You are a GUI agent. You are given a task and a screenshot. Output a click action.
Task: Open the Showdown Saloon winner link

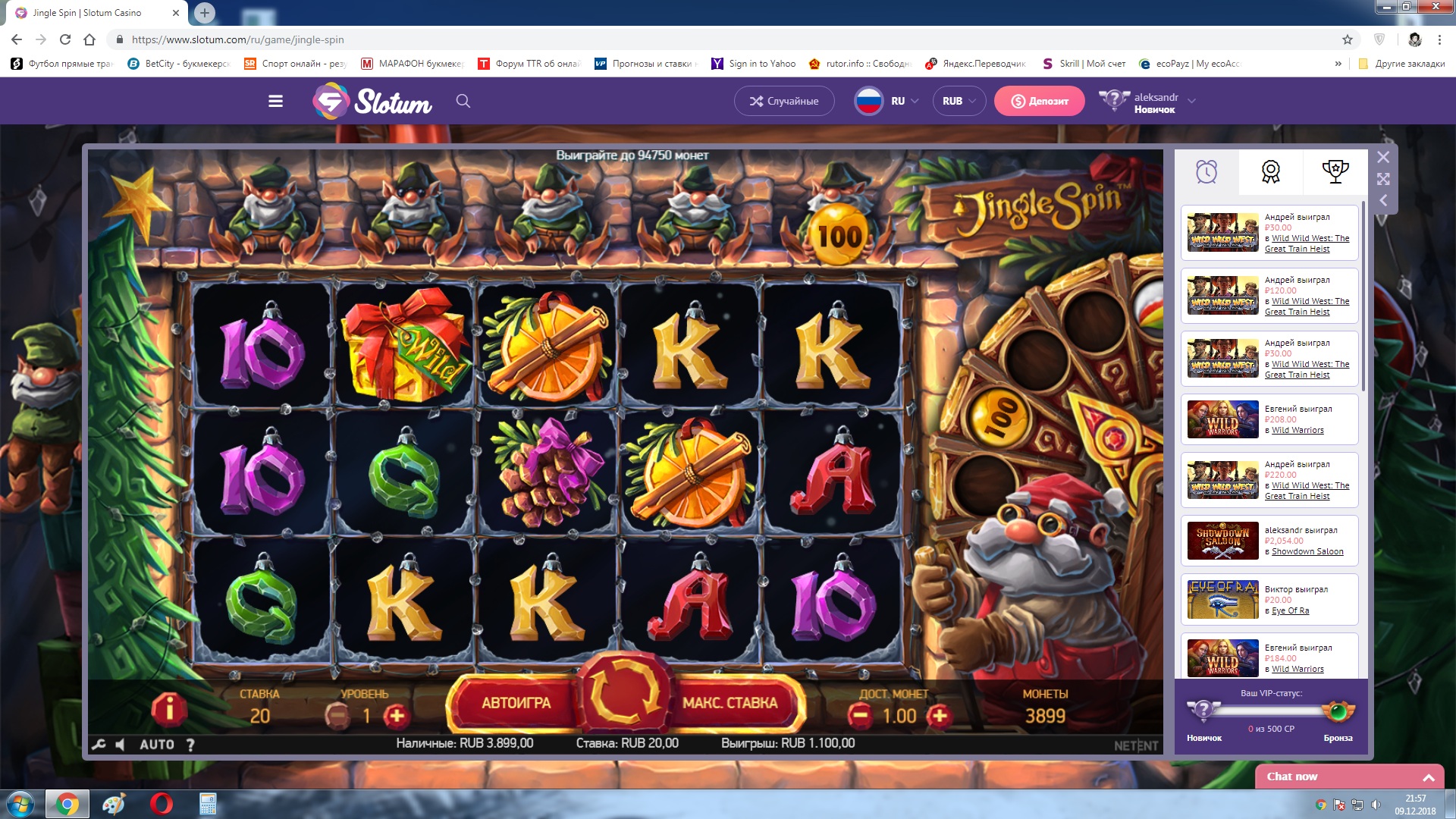1307,551
